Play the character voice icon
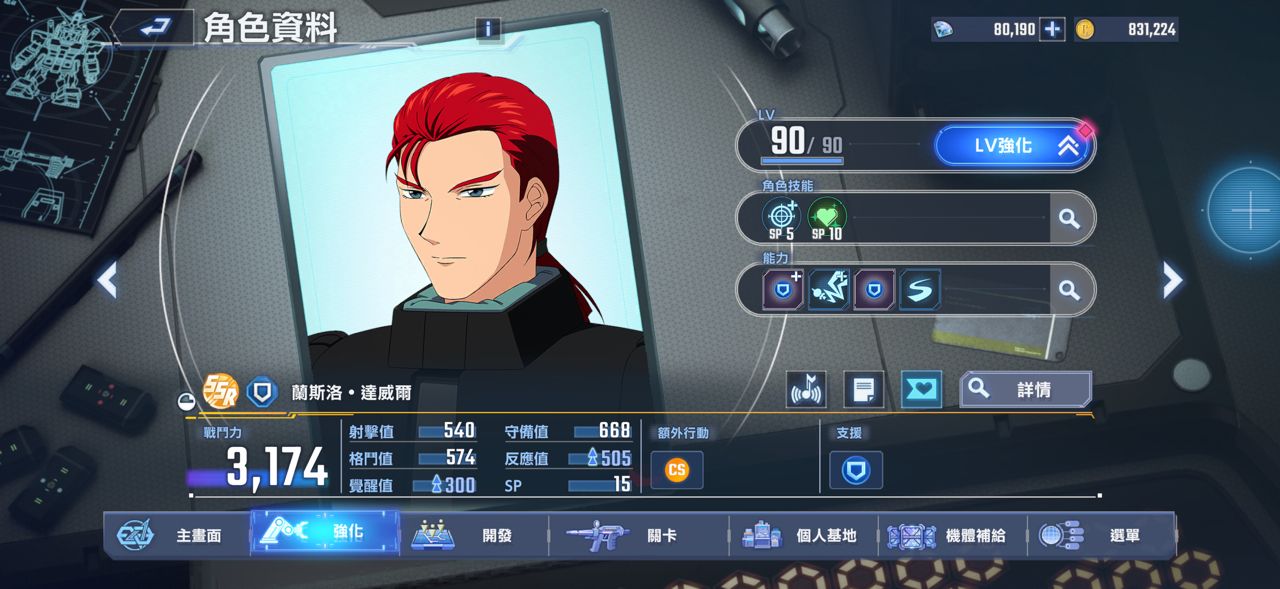Screen dimensions: 1280x589 click(x=806, y=390)
